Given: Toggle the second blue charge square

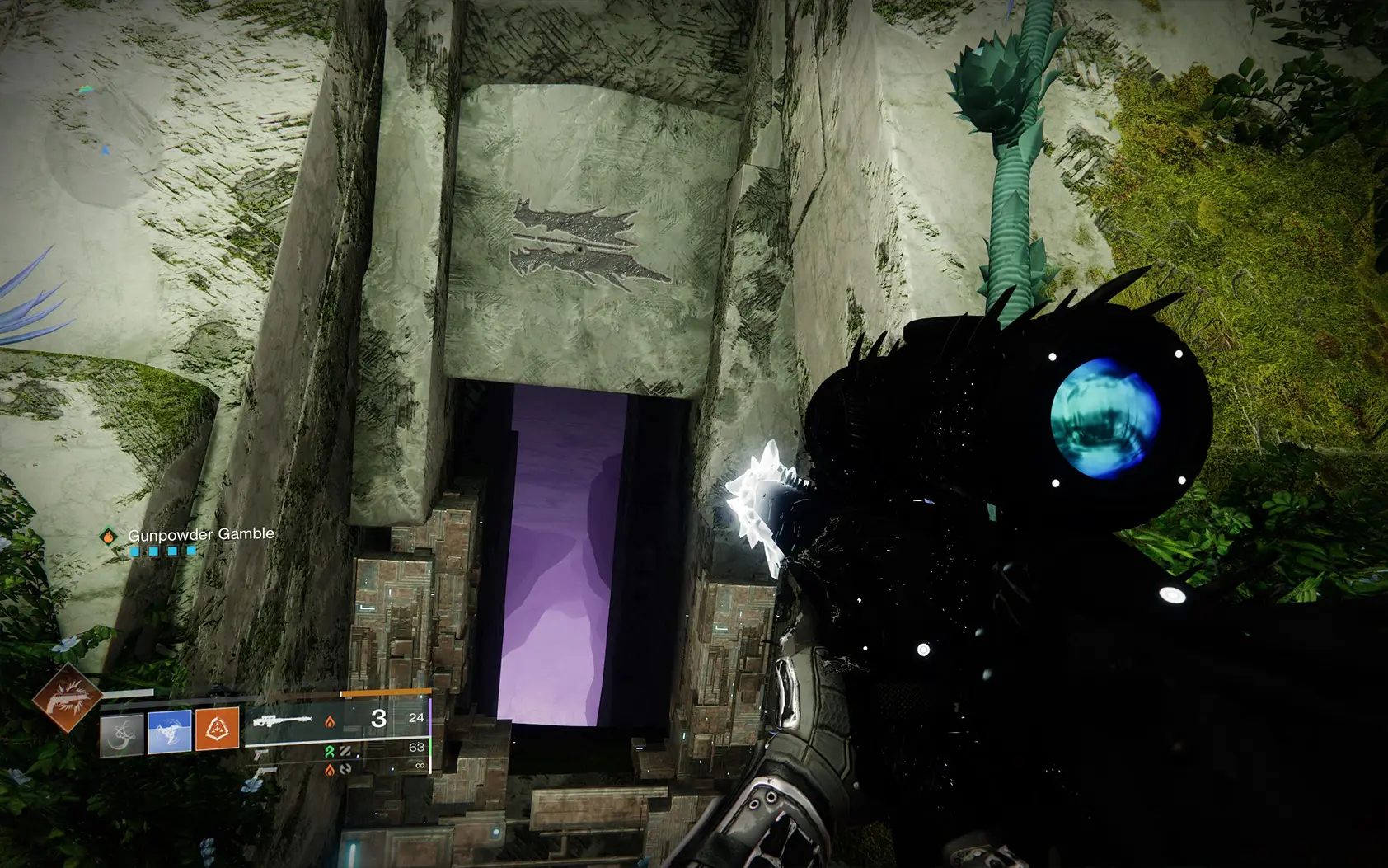Looking at the screenshot, I should coord(152,551).
